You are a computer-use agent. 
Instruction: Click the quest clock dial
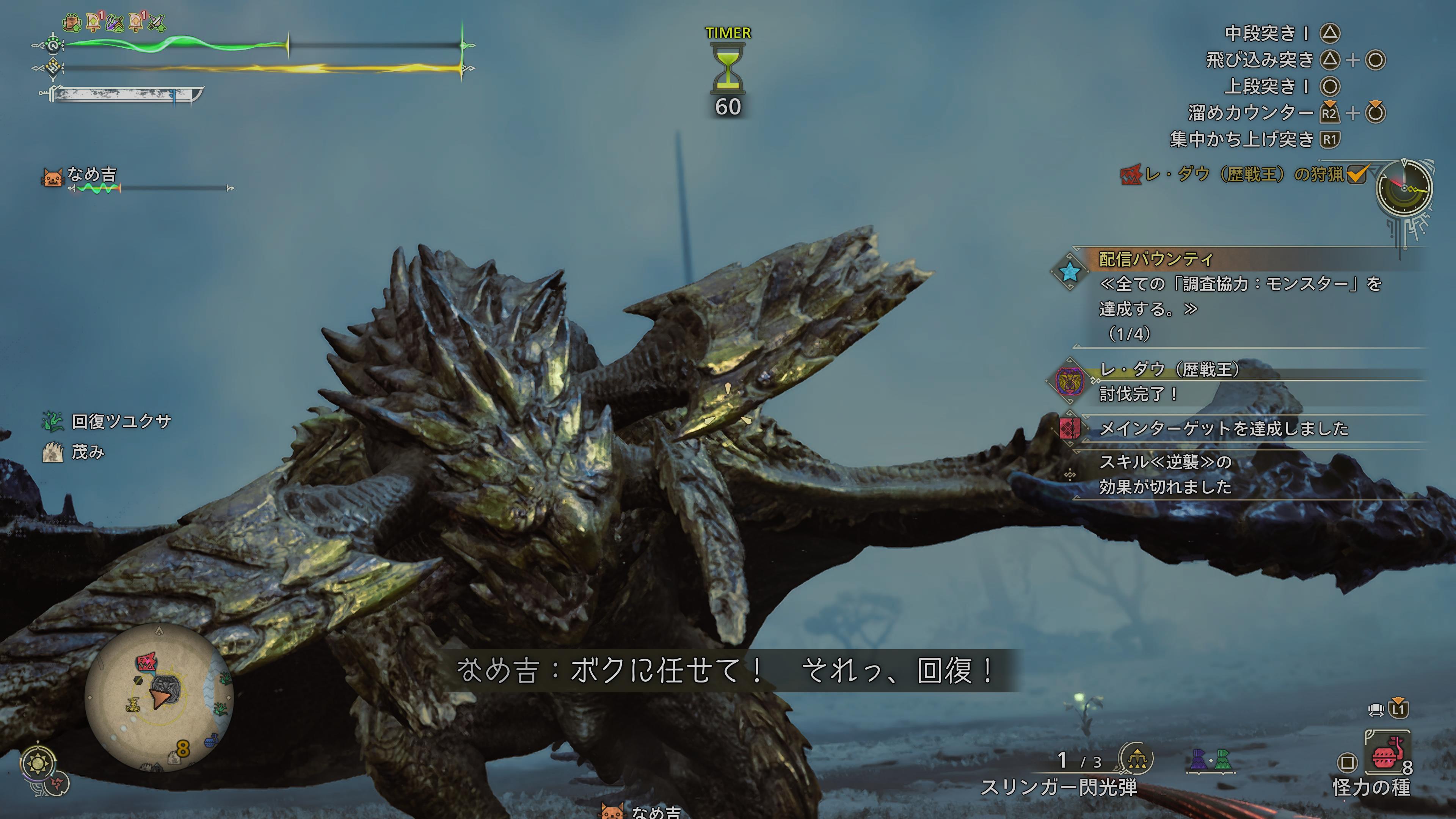point(1404,189)
